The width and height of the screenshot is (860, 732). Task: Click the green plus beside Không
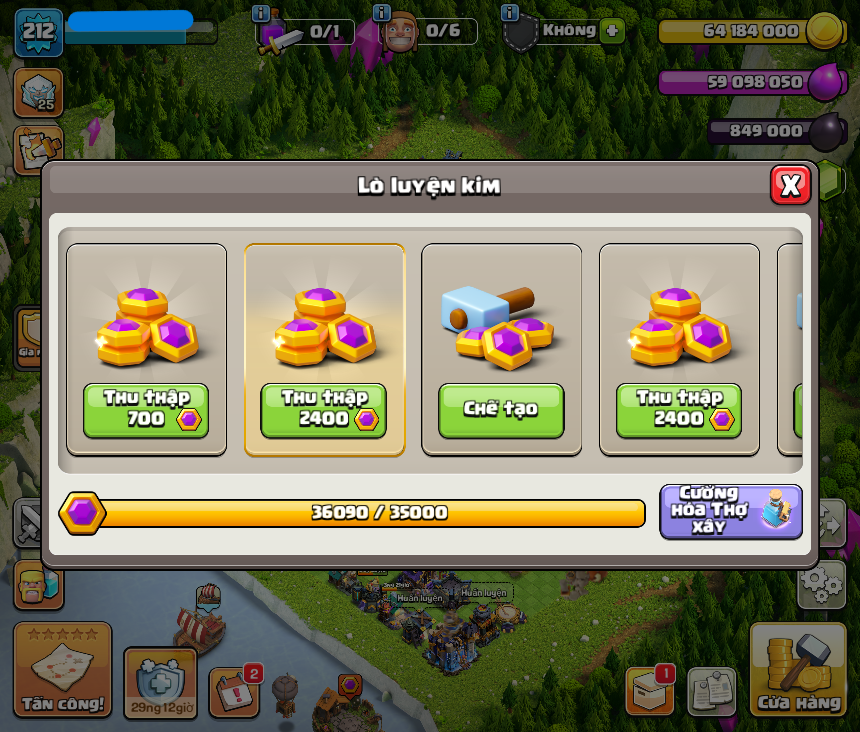[x=613, y=30]
